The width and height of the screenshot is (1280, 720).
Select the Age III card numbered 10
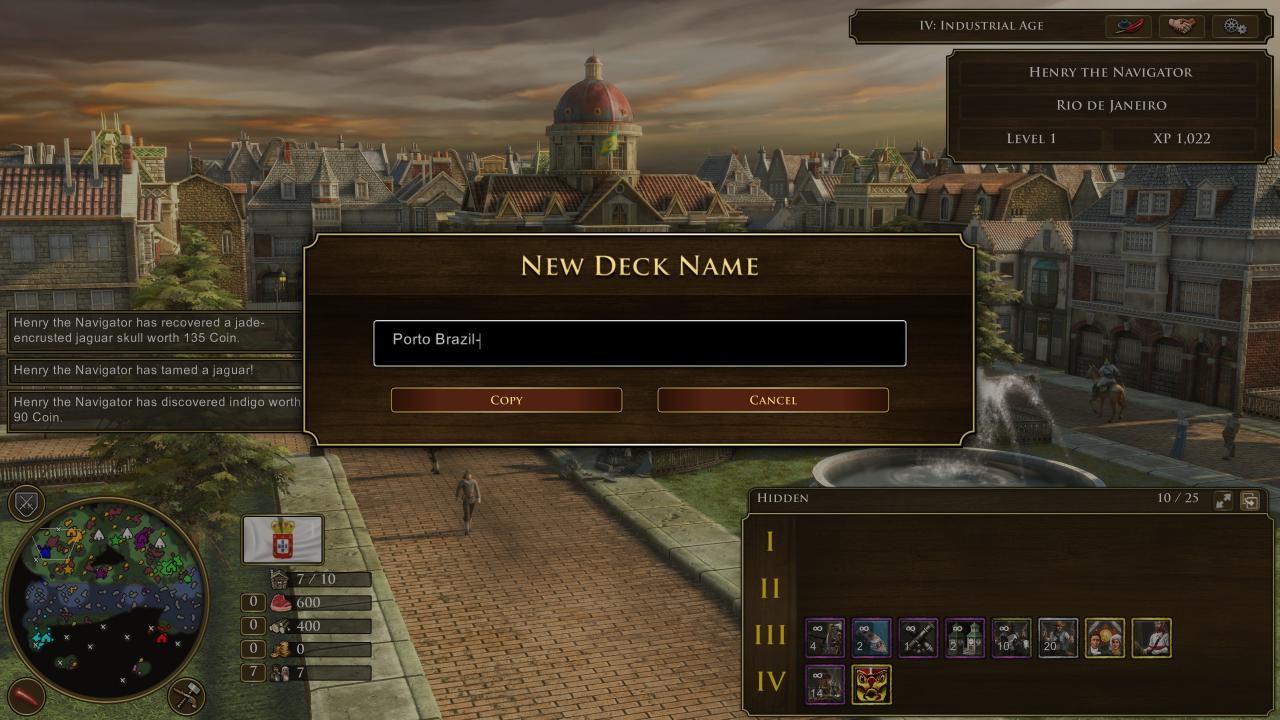point(1011,638)
